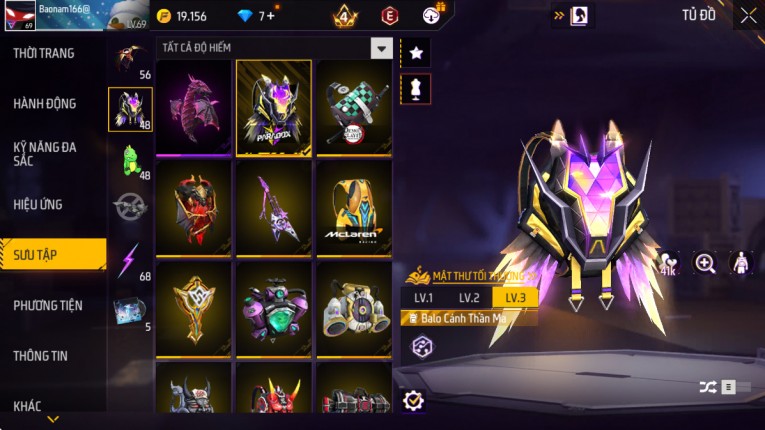Switch to the Phương Tiện tab

[x=48, y=305]
